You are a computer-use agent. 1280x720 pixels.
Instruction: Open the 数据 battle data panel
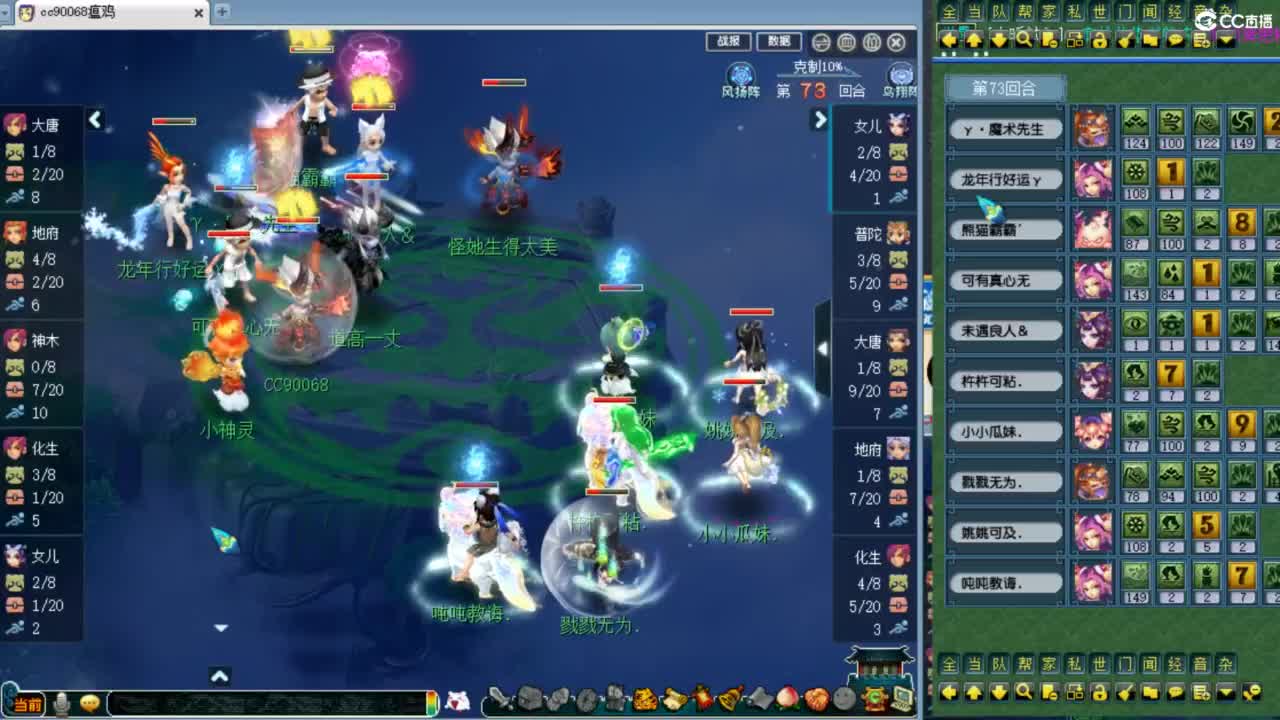coord(778,42)
